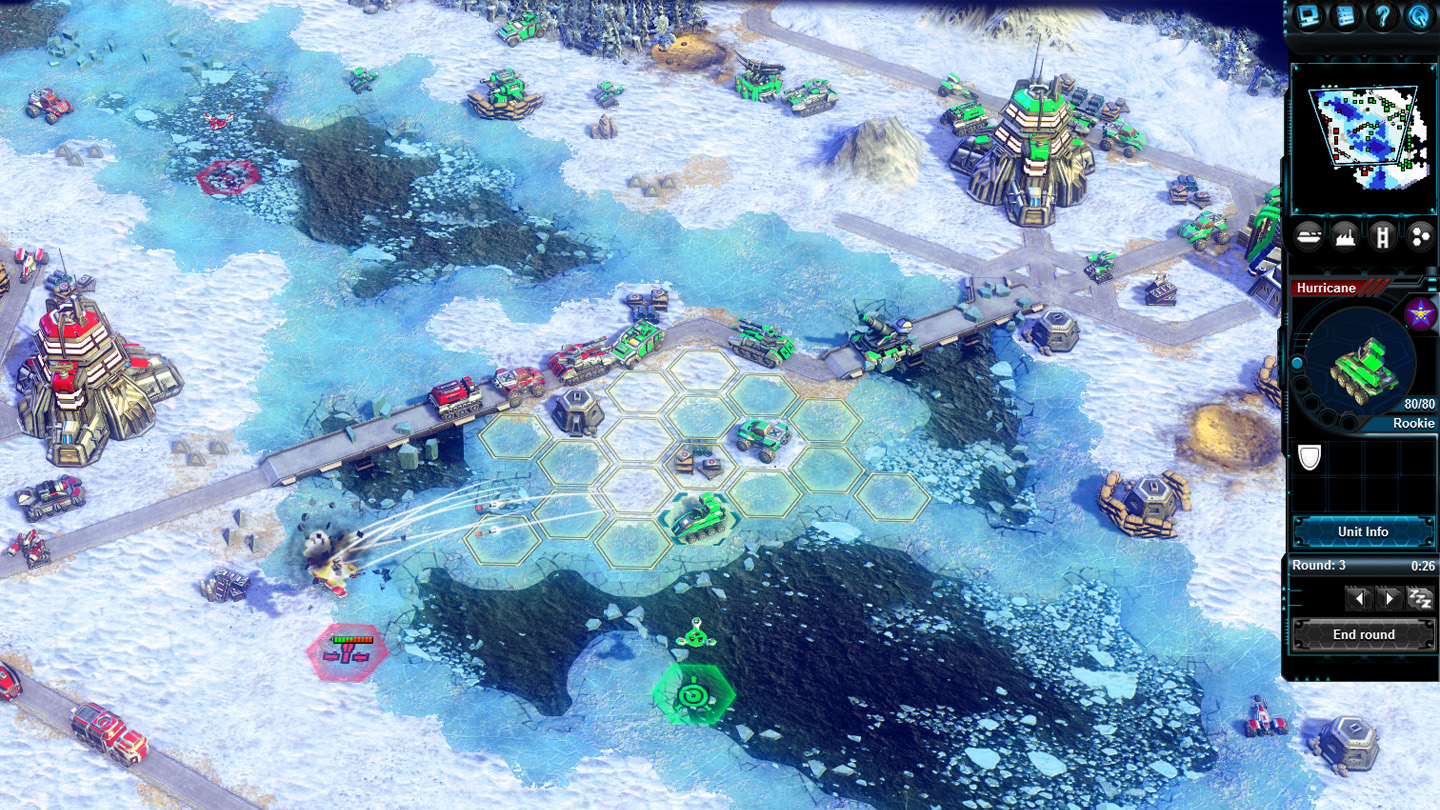
Task: Open the monitor-shaped system menu icon
Action: click(1307, 16)
